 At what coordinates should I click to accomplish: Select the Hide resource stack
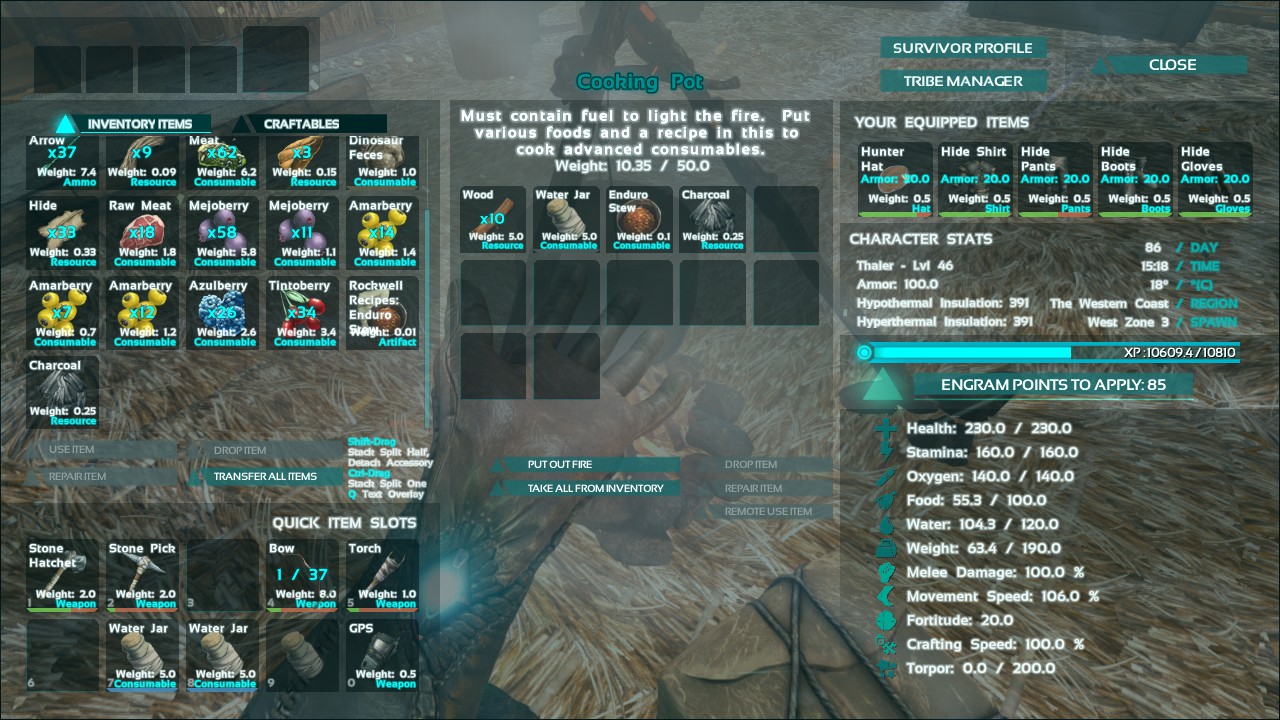[63, 233]
